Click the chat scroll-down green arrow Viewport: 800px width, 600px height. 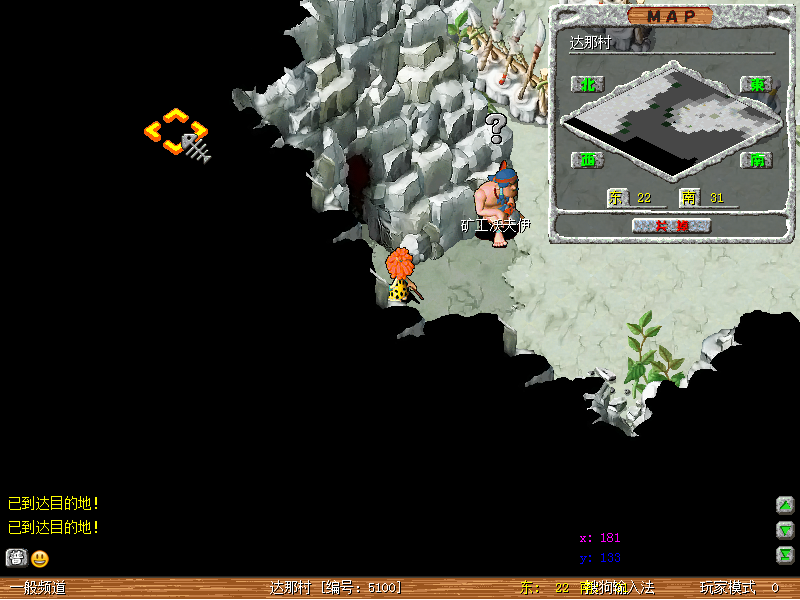(786, 530)
